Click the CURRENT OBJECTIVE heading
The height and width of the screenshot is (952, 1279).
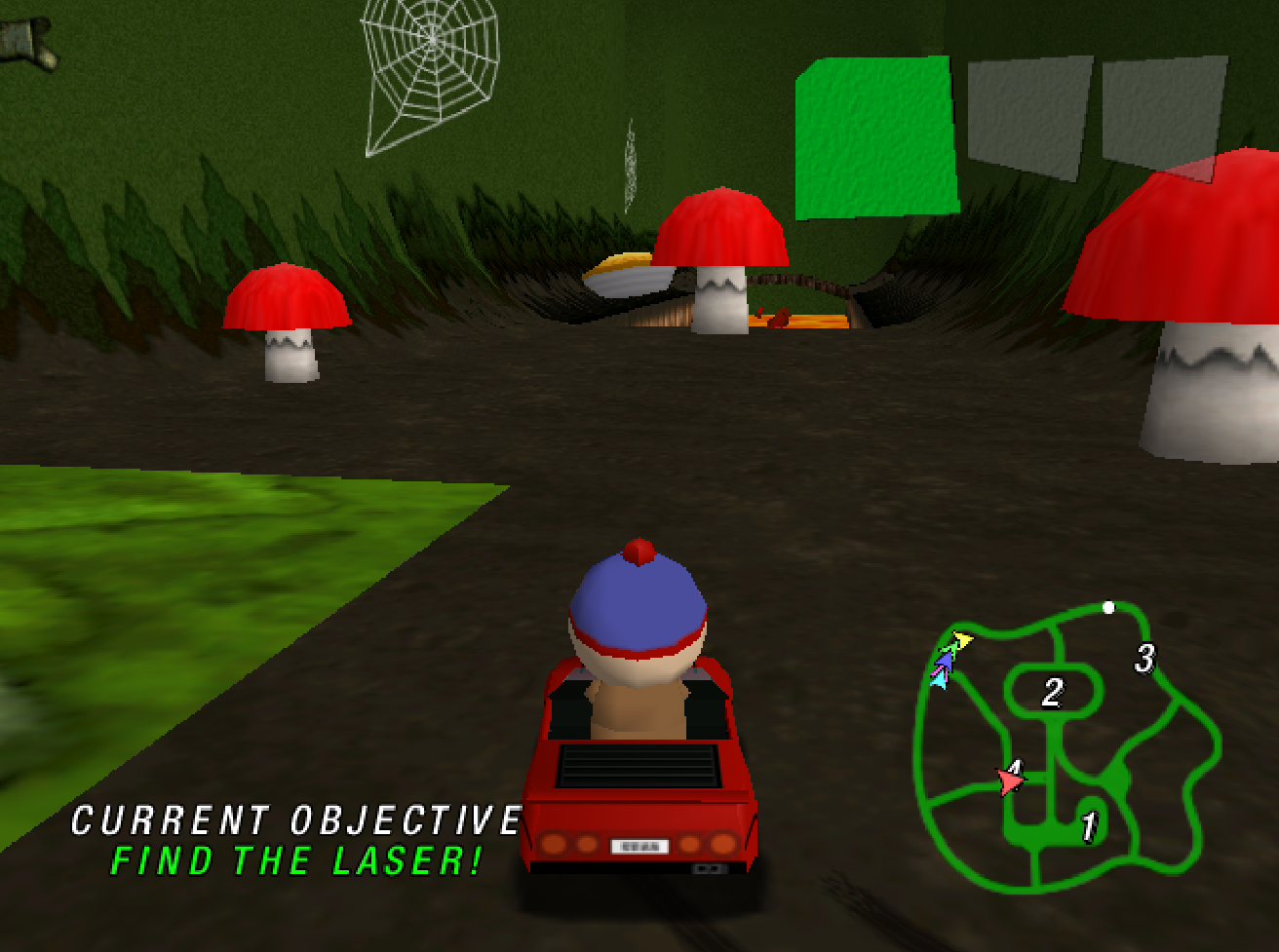(294, 819)
